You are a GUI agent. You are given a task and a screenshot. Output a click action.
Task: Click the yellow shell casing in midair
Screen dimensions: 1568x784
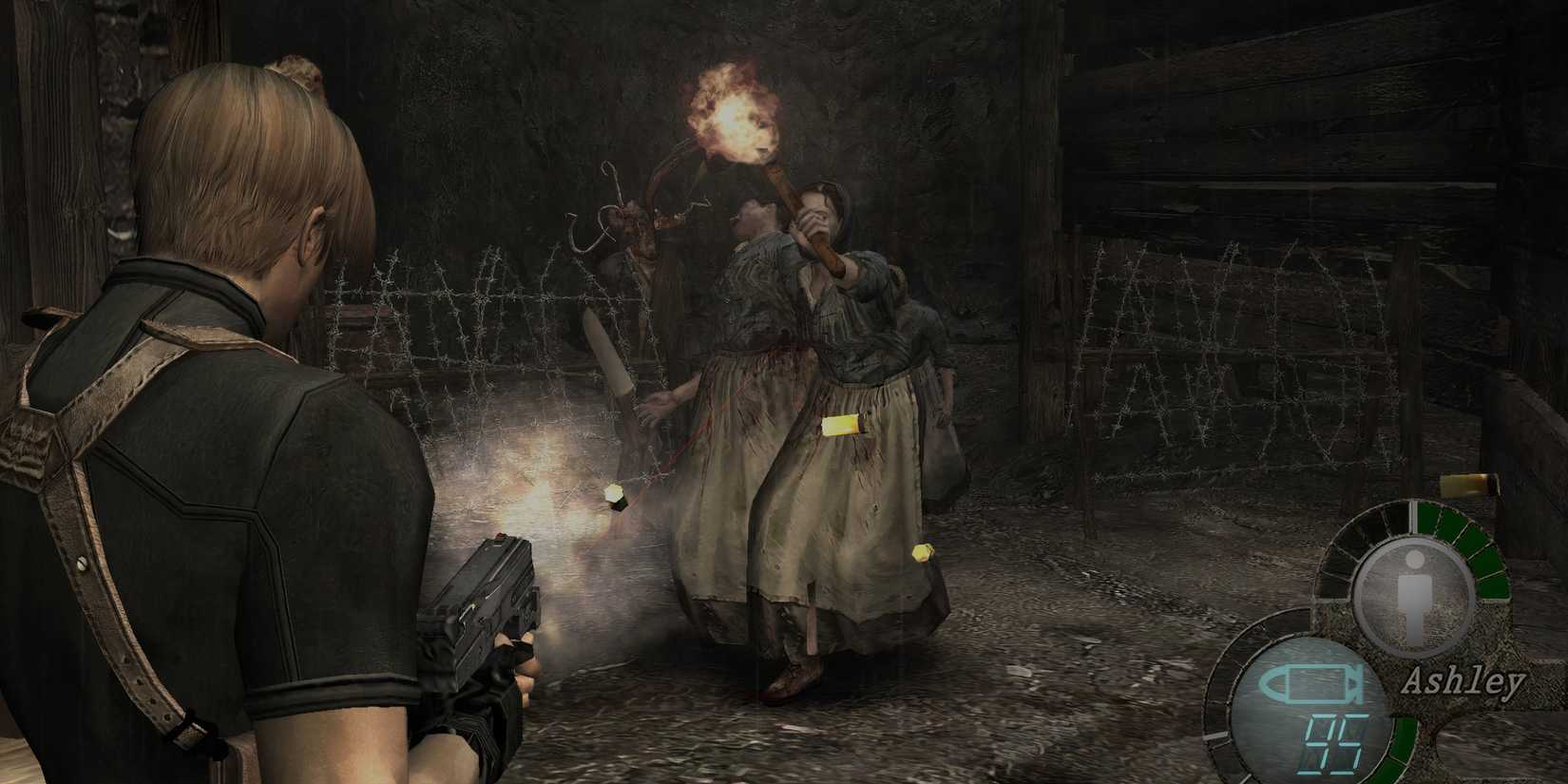click(613, 494)
